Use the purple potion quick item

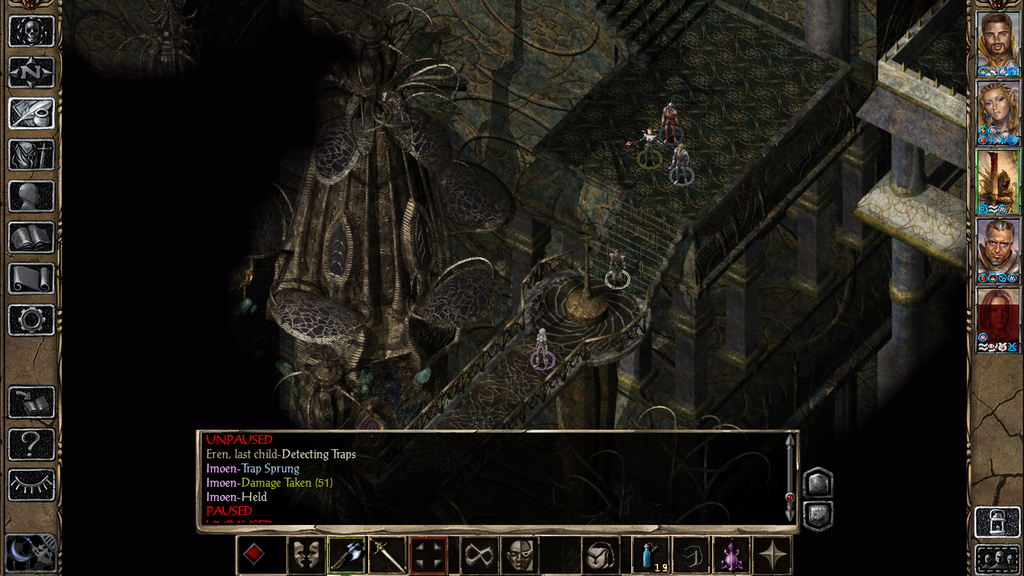tap(732, 555)
